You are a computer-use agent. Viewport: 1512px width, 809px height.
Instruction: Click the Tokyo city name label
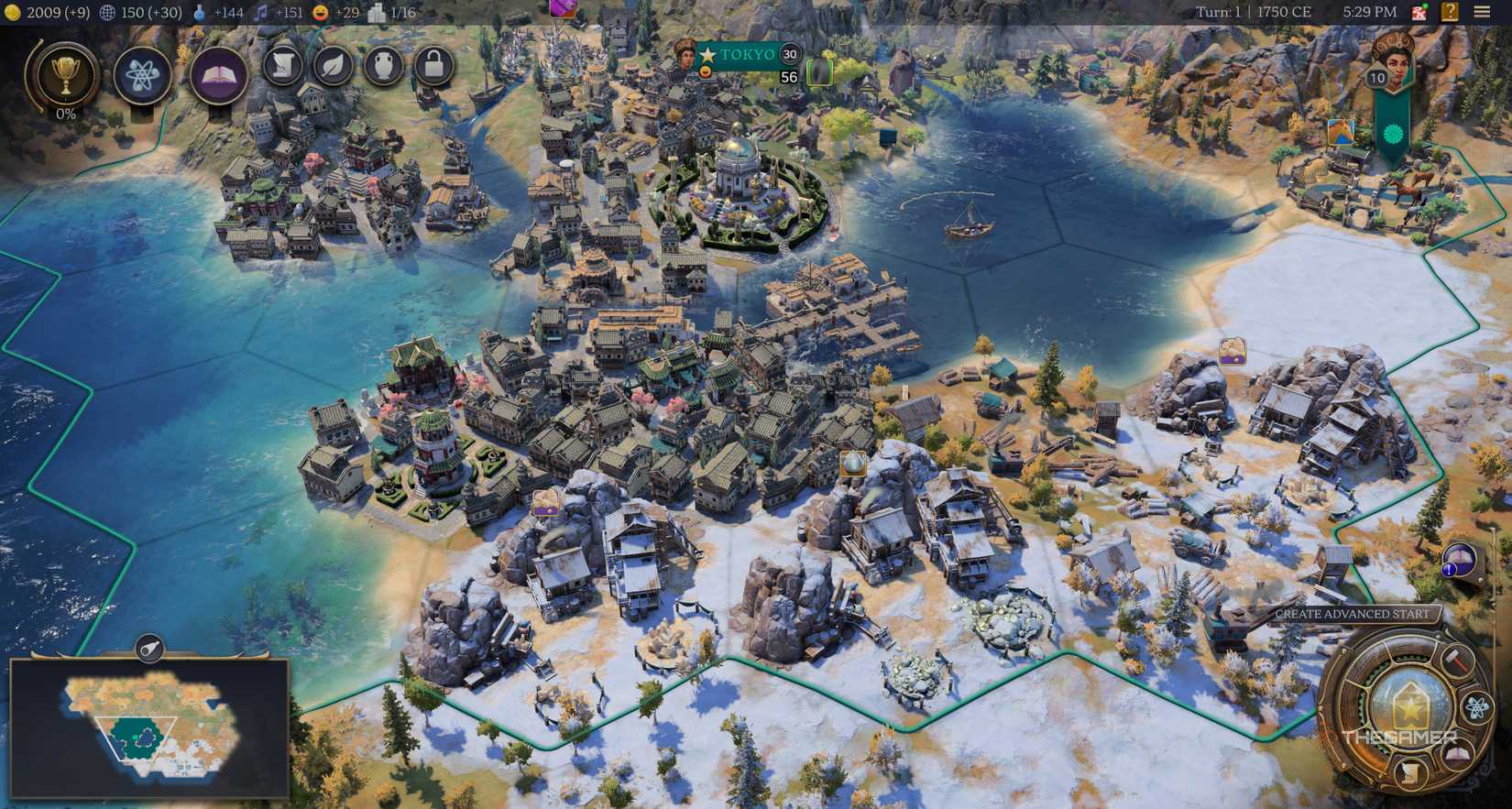[750, 55]
